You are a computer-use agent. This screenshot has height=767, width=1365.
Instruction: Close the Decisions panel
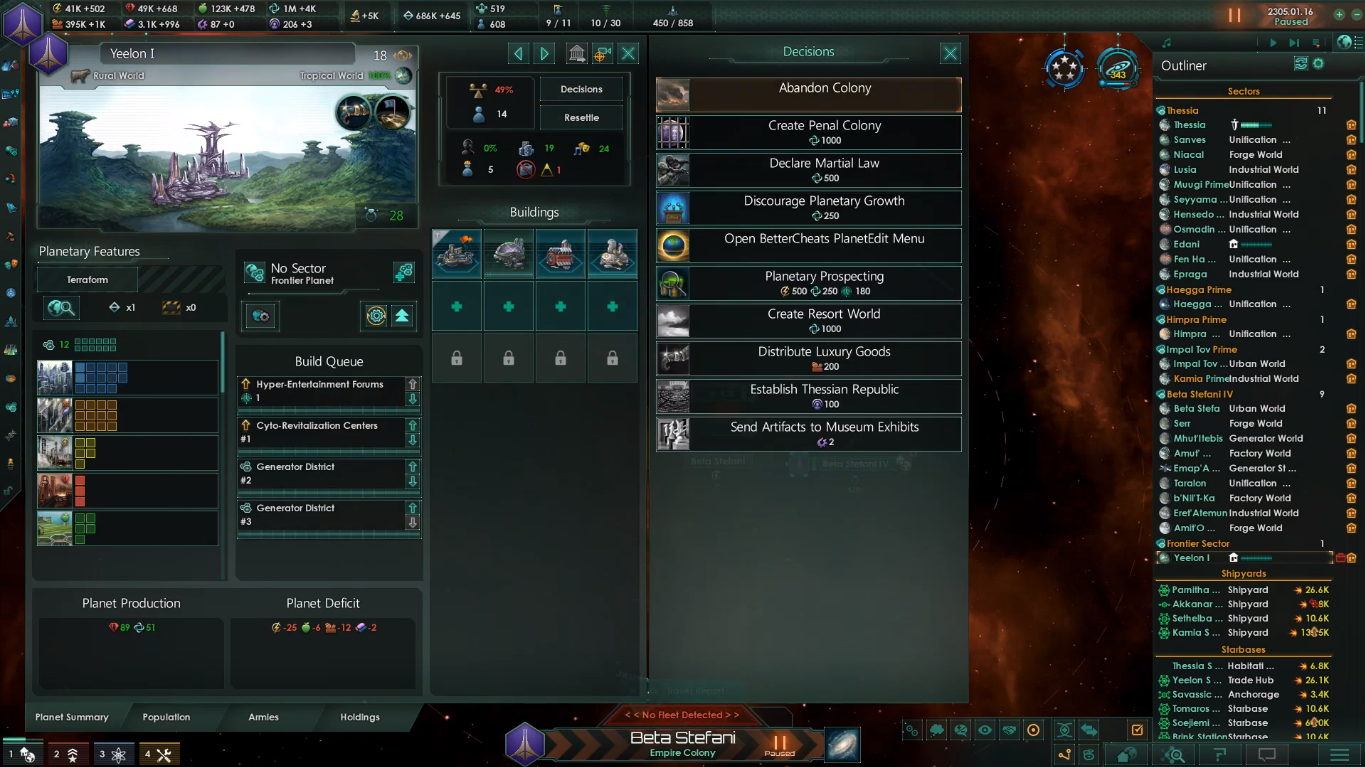point(950,53)
